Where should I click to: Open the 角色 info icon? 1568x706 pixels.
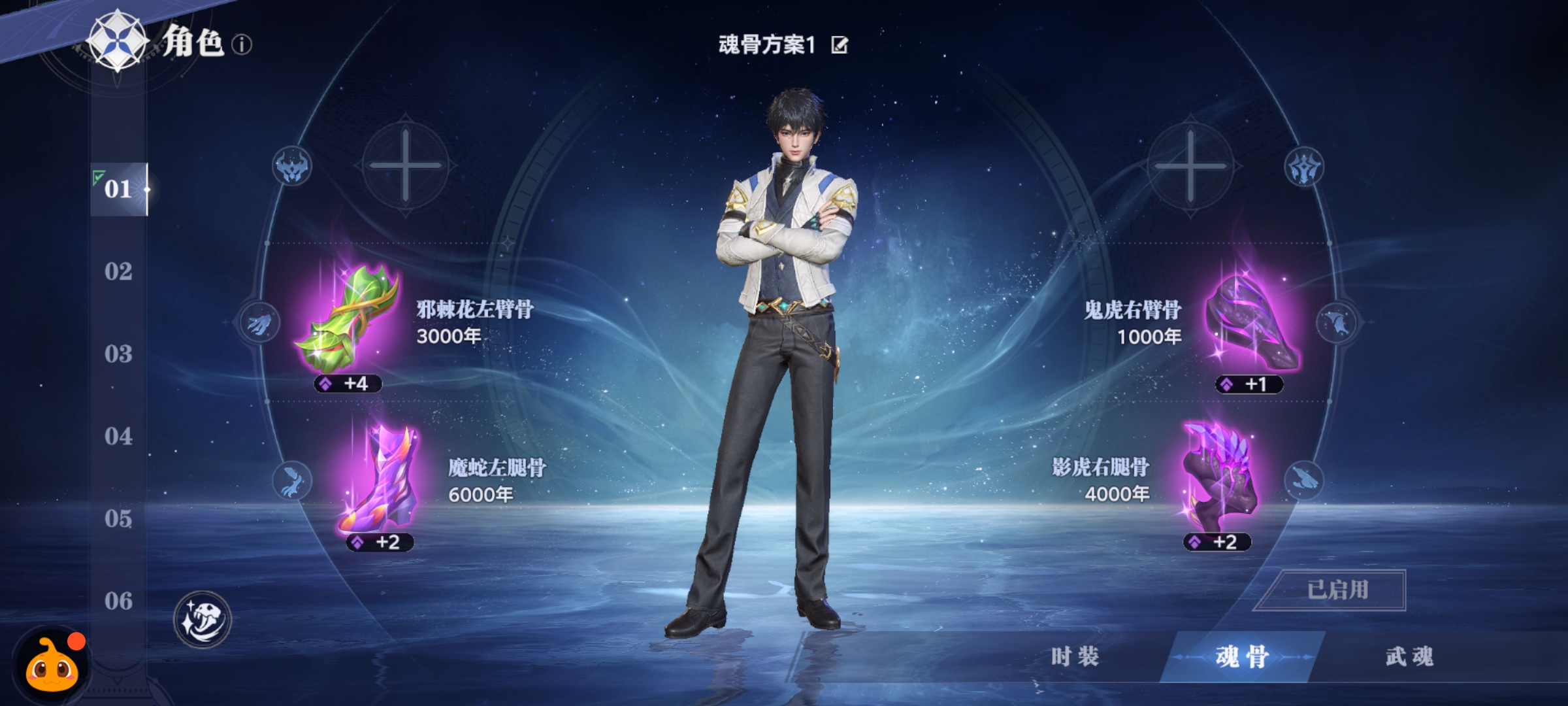pyautogui.click(x=242, y=45)
